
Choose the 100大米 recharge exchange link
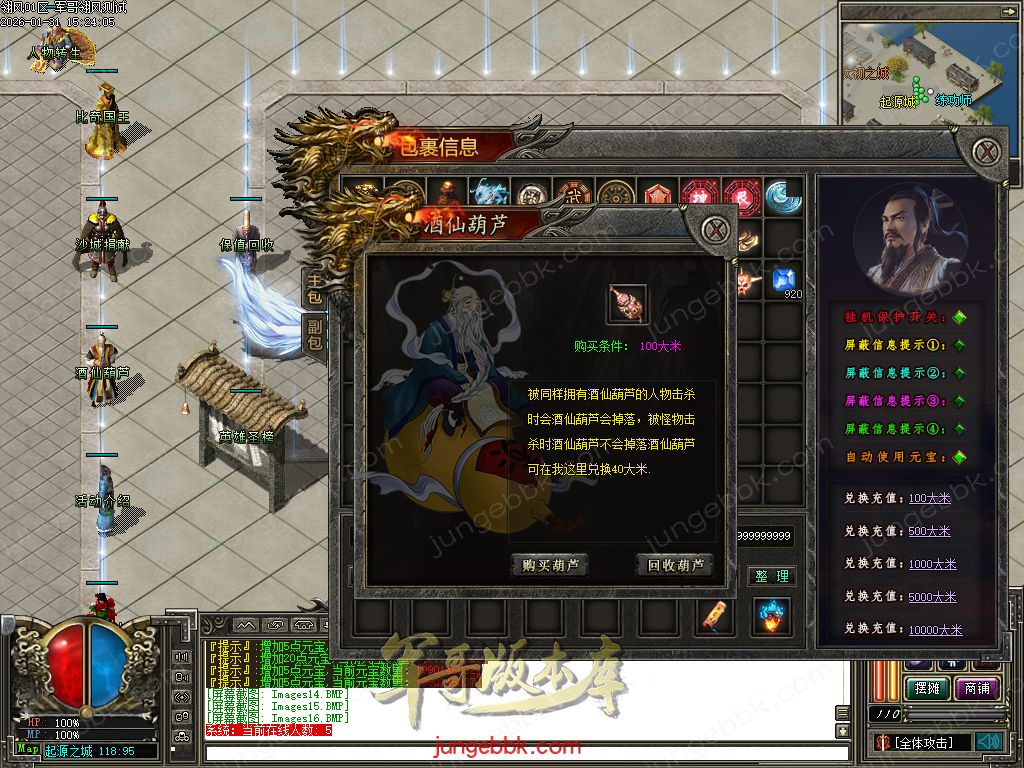929,498
